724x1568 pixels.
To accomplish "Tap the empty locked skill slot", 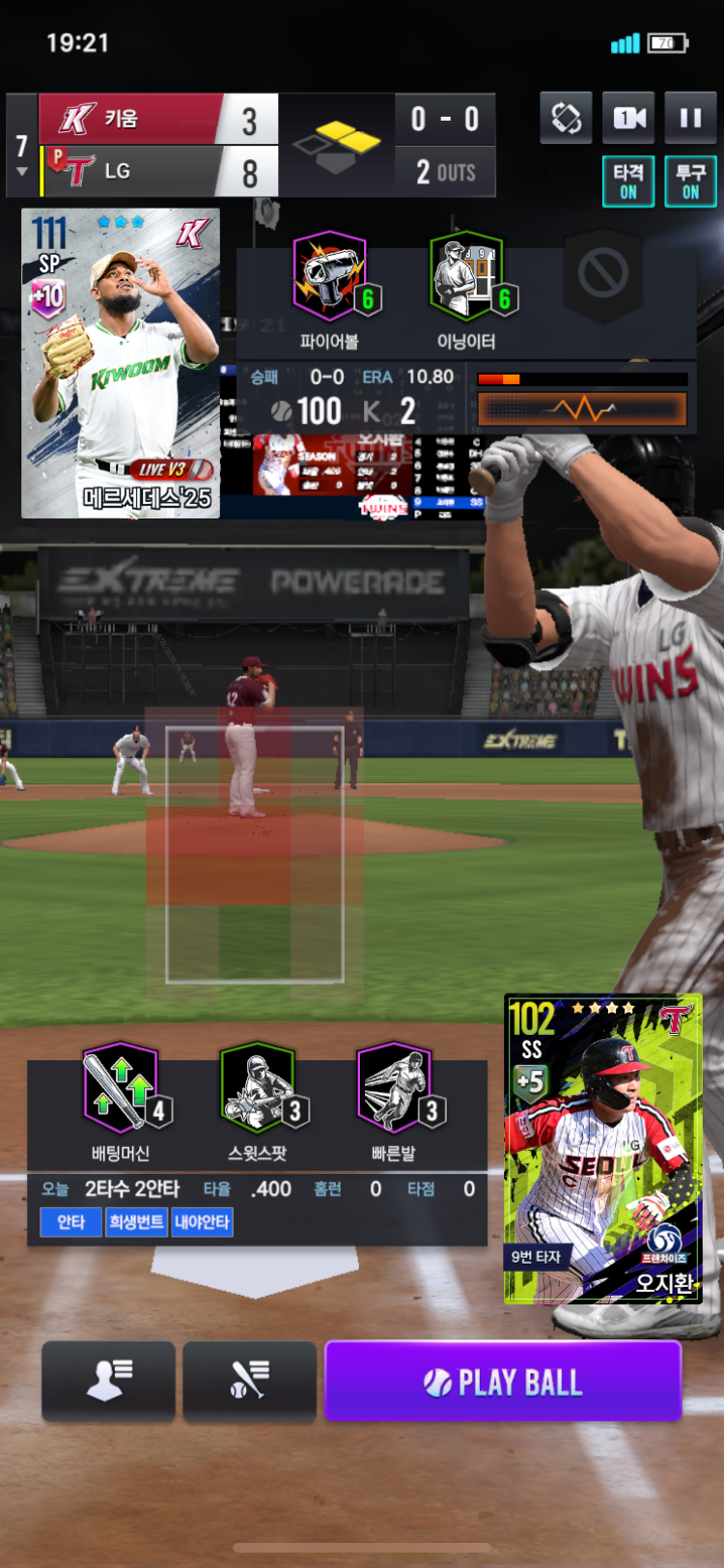I will [603, 273].
